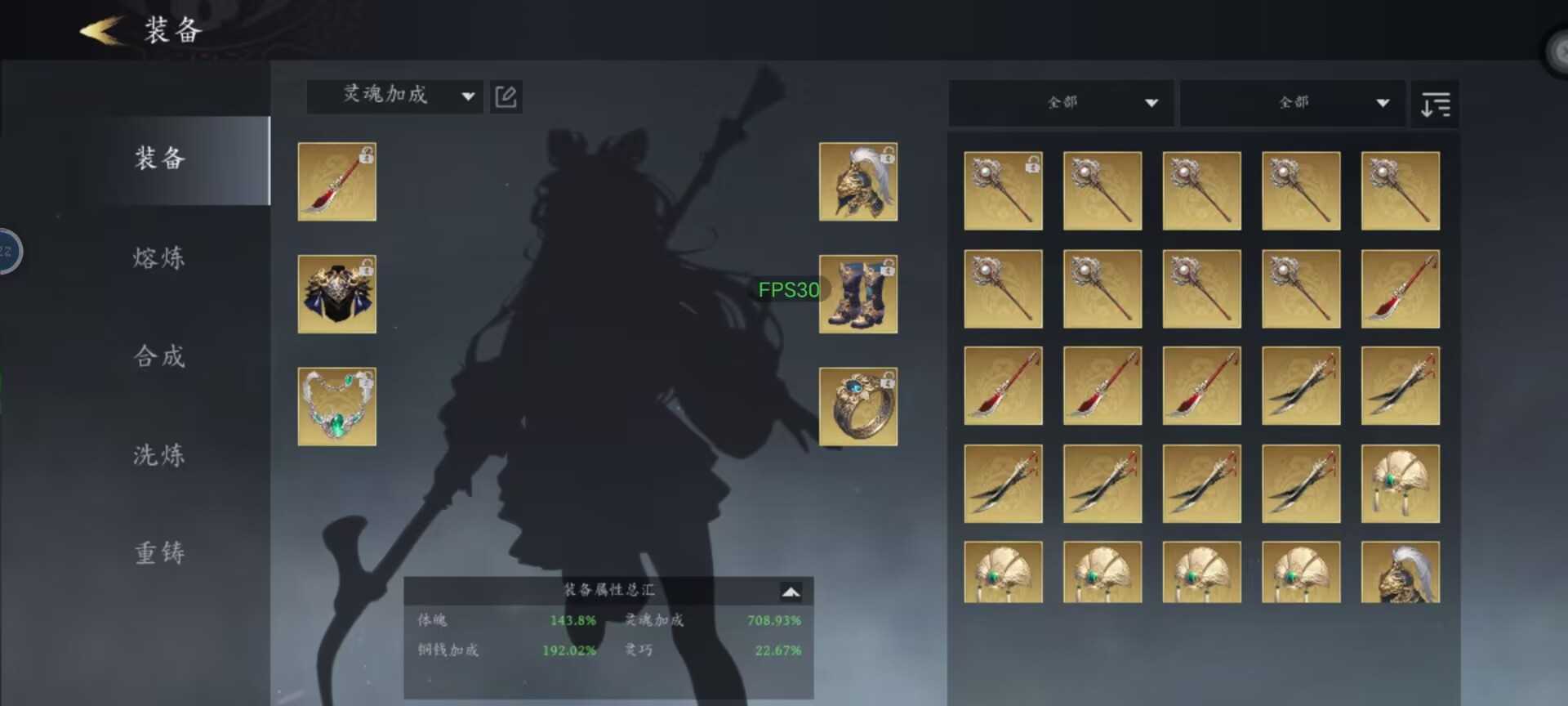Select the equipped emerald necklace slot
This screenshot has width=1568, height=706.
pyautogui.click(x=336, y=406)
